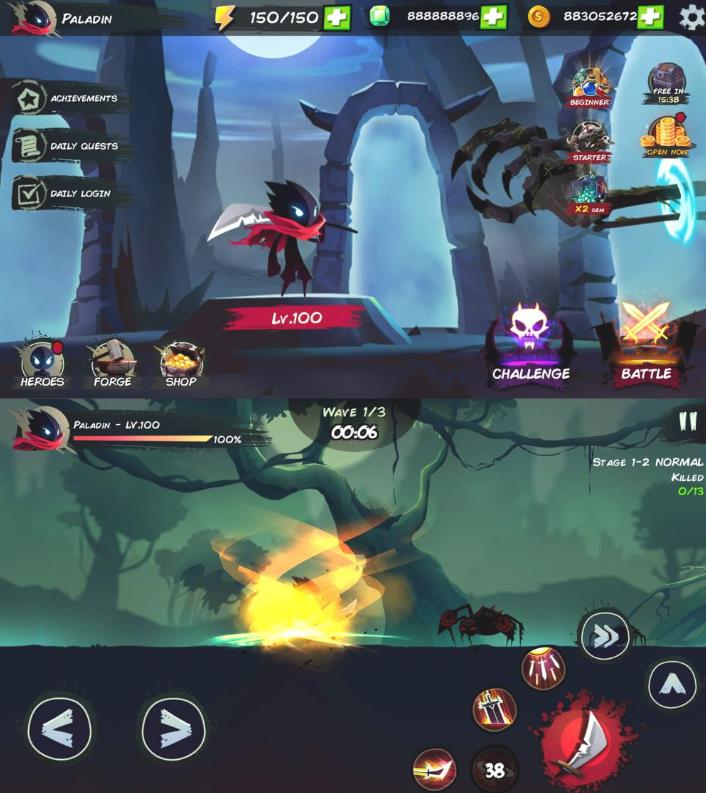
Task: Add gold coins with the plus button
Action: (650, 17)
